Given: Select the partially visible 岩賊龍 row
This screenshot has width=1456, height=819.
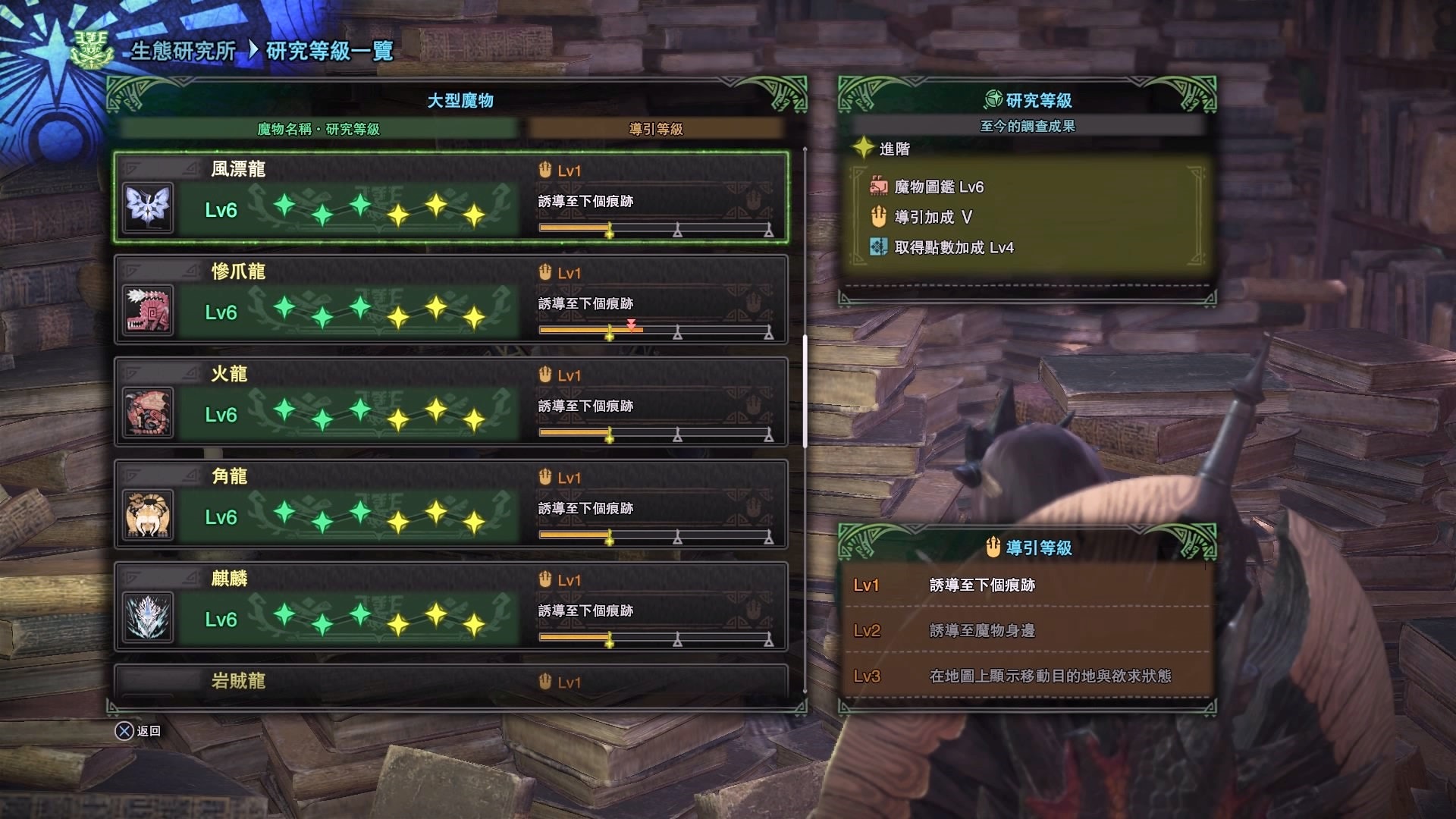Looking at the screenshot, I should [x=451, y=681].
